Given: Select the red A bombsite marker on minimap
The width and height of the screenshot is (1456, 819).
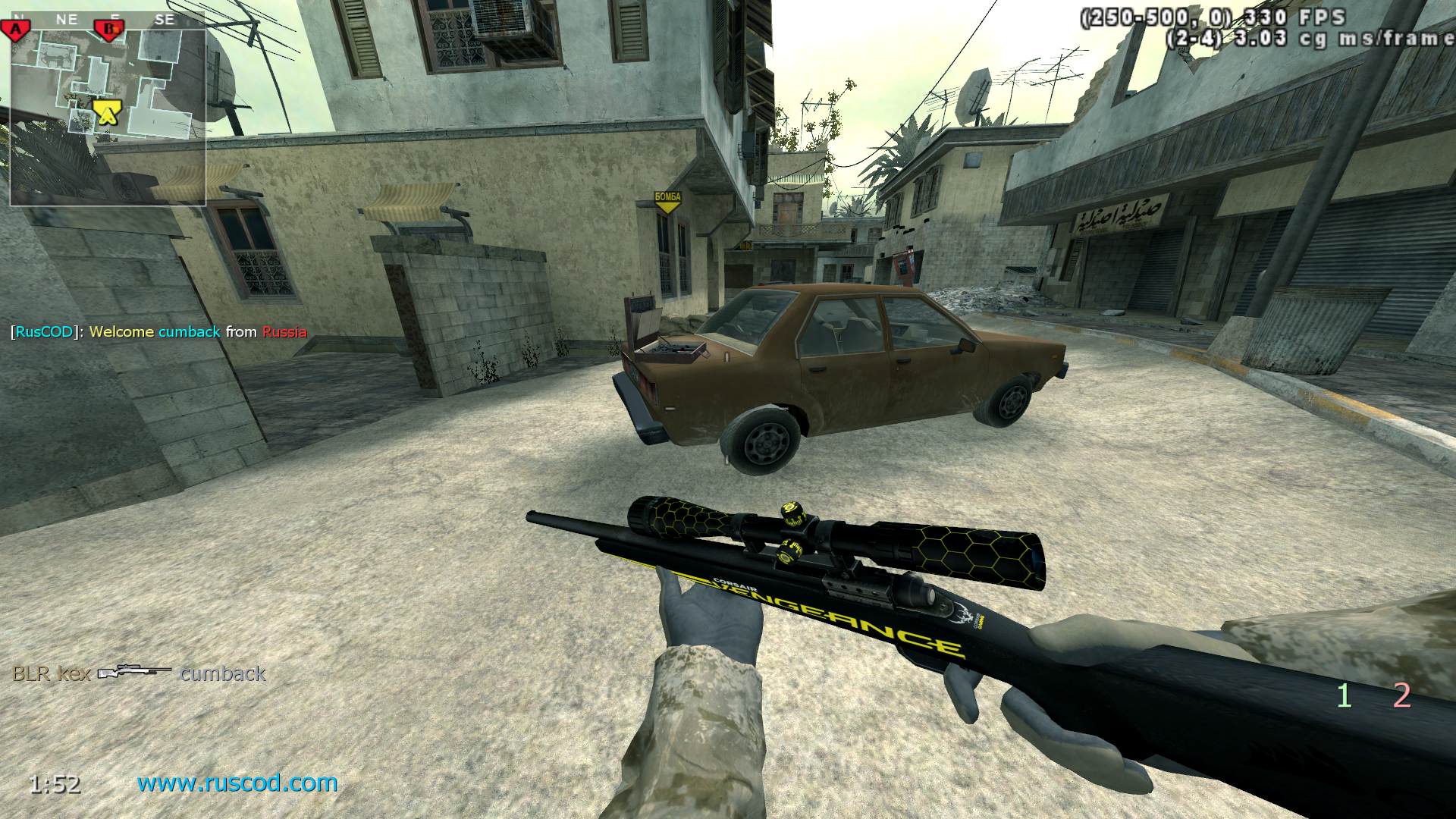Looking at the screenshot, I should pos(14,30).
